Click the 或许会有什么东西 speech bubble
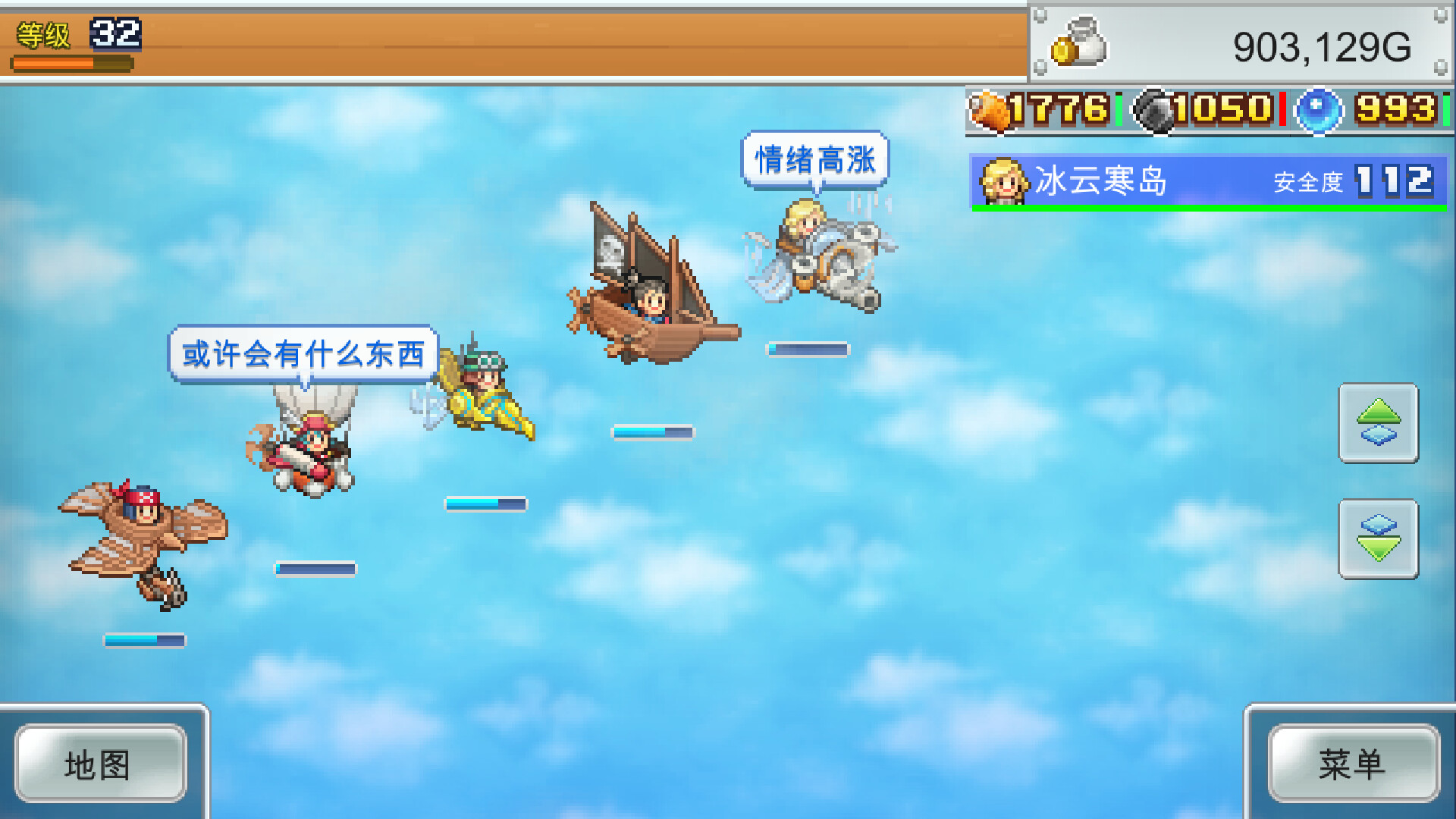The width and height of the screenshot is (1456, 819). 302,353
